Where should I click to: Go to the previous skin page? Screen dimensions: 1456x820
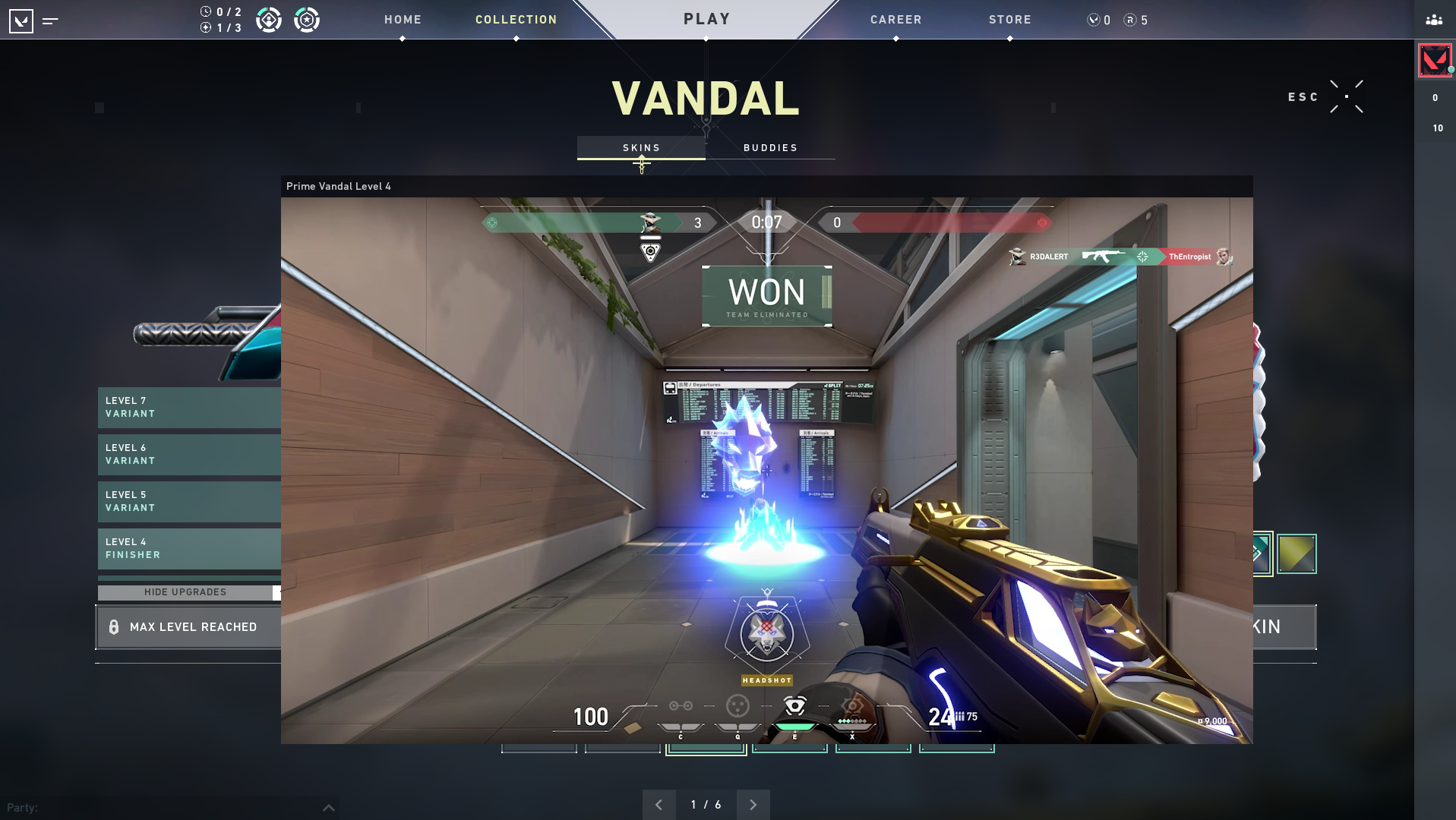tap(659, 805)
